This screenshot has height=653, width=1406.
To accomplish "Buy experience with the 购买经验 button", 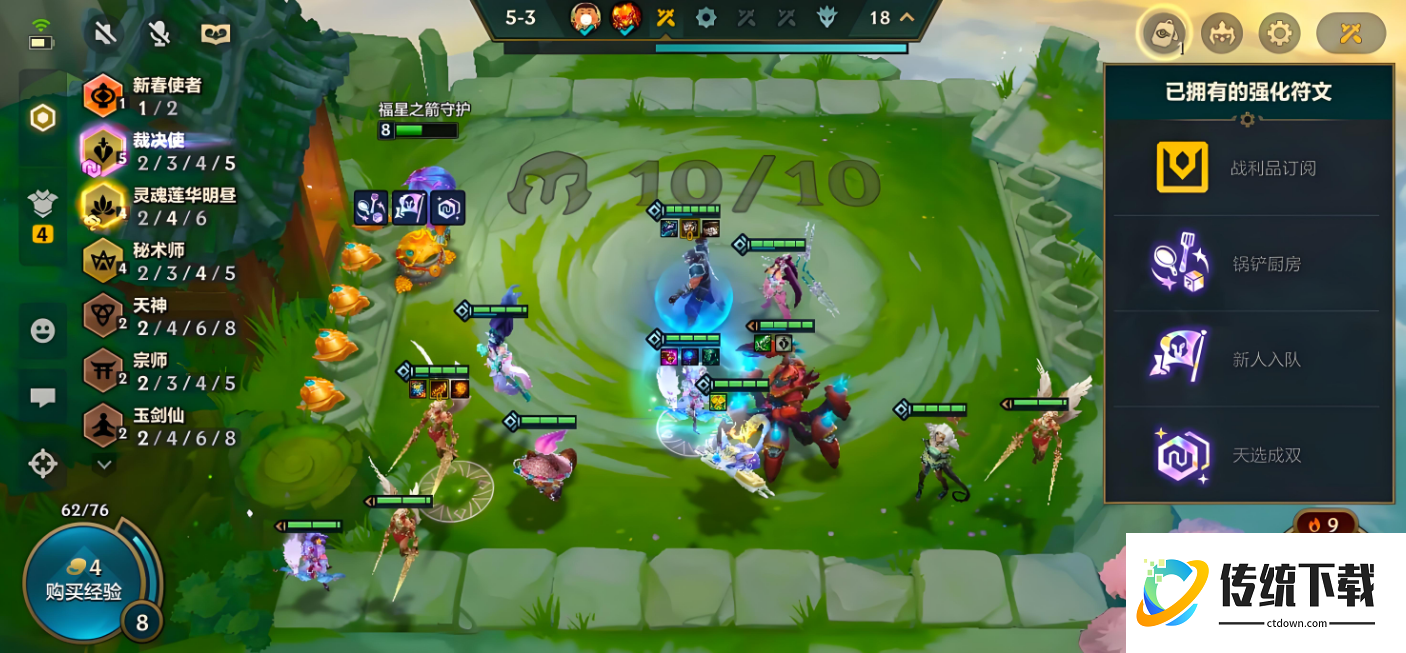I will 84,581.
